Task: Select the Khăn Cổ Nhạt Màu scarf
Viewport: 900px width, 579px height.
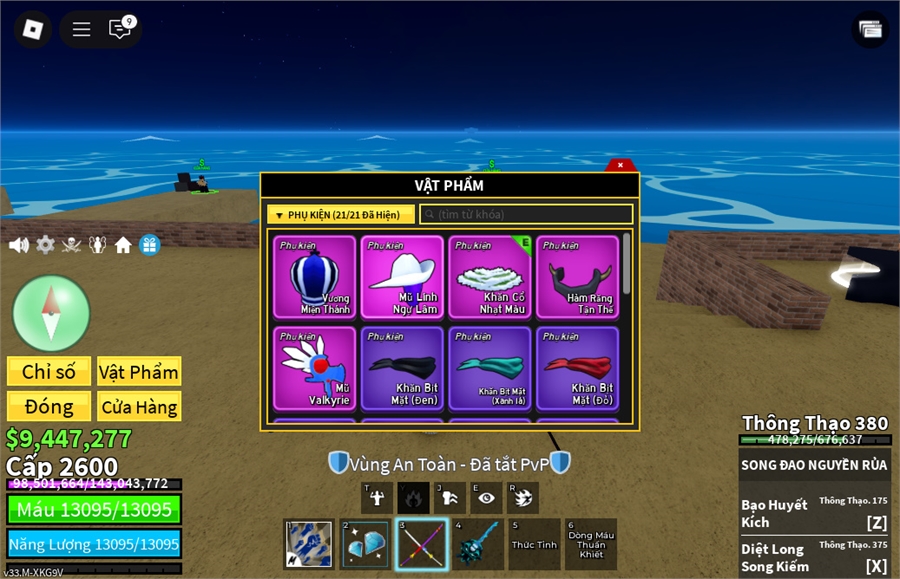Action: (x=490, y=277)
